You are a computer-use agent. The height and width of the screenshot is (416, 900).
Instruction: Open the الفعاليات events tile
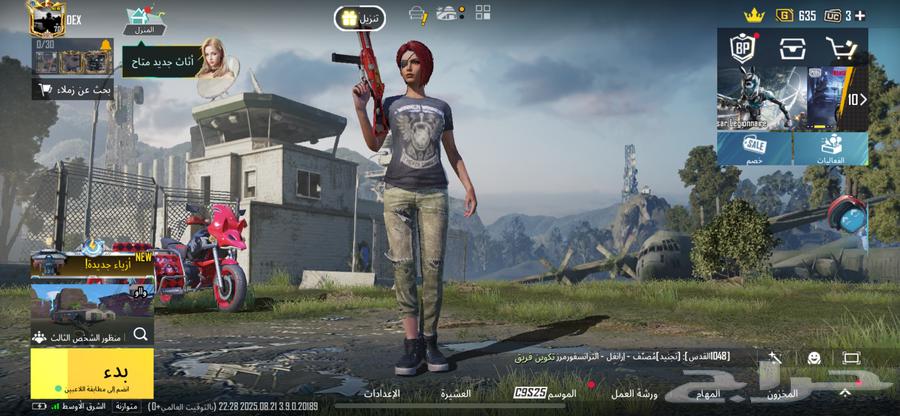click(831, 149)
